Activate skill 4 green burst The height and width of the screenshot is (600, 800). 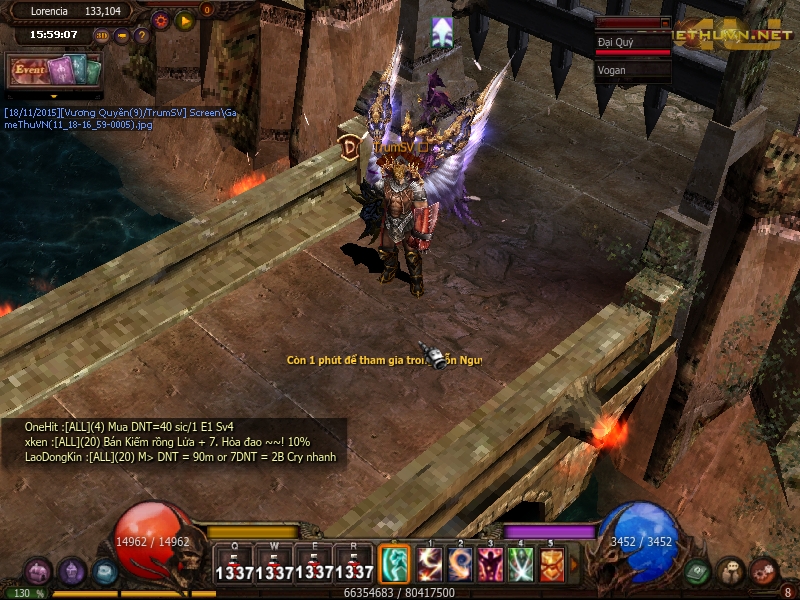point(520,564)
